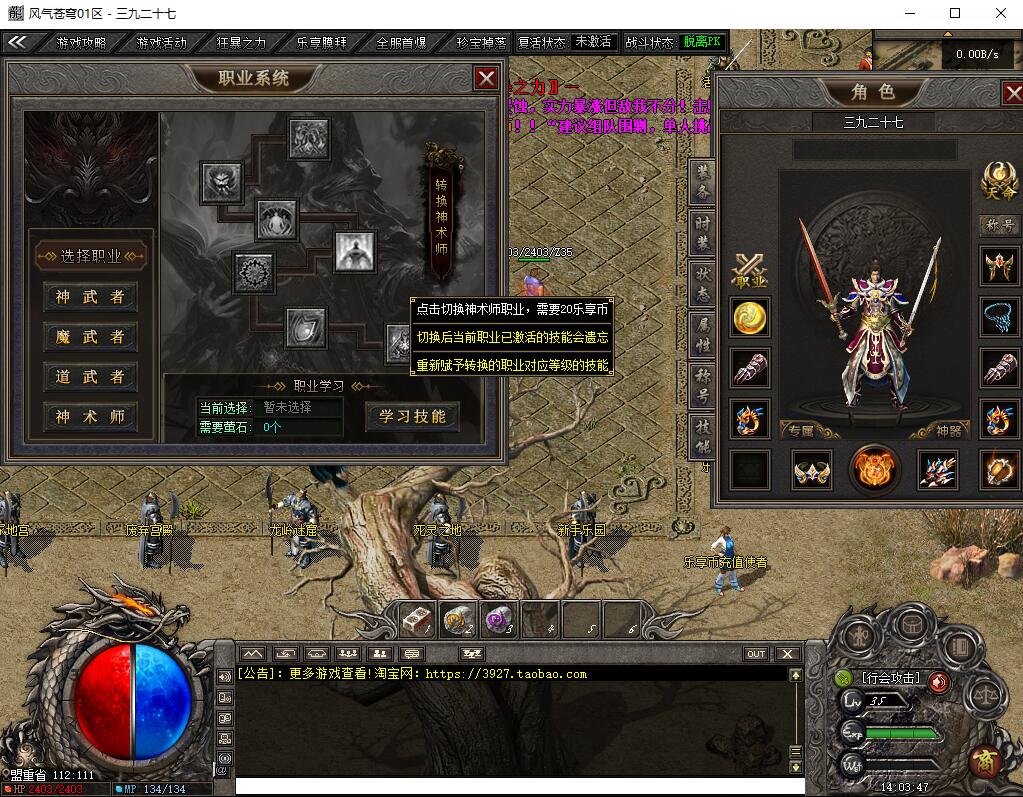Screen dimensions: 1023x797
Task: Open the red 商 shop button
Action: pyautogui.click(x=985, y=762)
